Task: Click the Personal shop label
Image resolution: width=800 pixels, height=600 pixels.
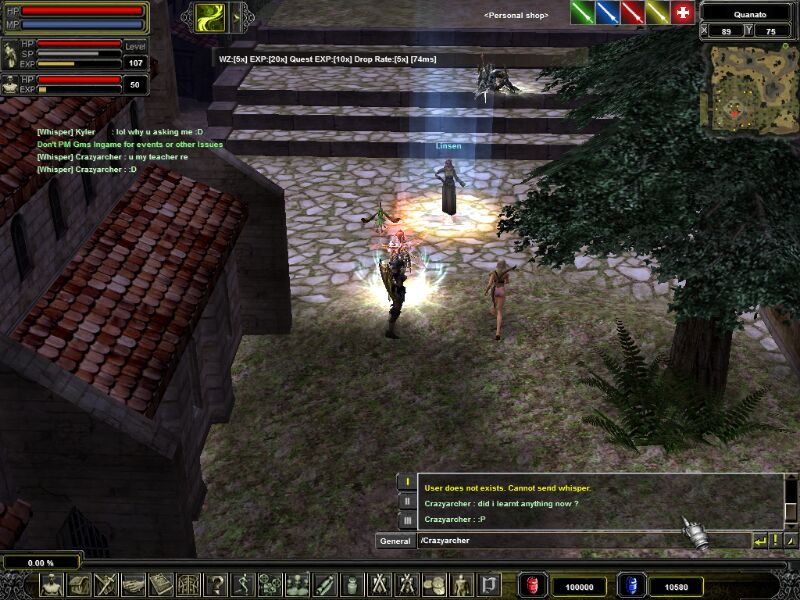Action: point(516,16)
